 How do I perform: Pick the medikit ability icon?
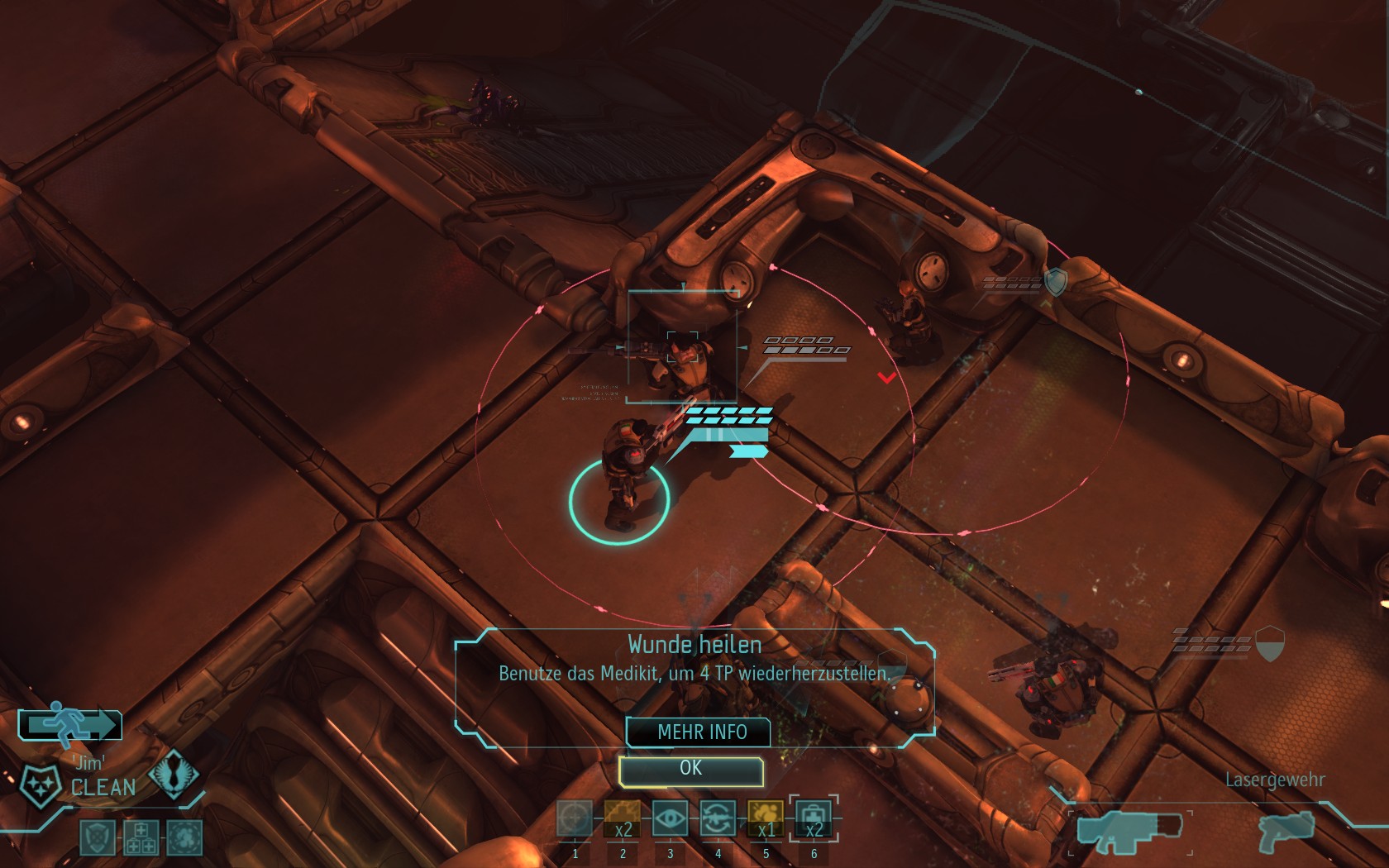pos(814,818)
